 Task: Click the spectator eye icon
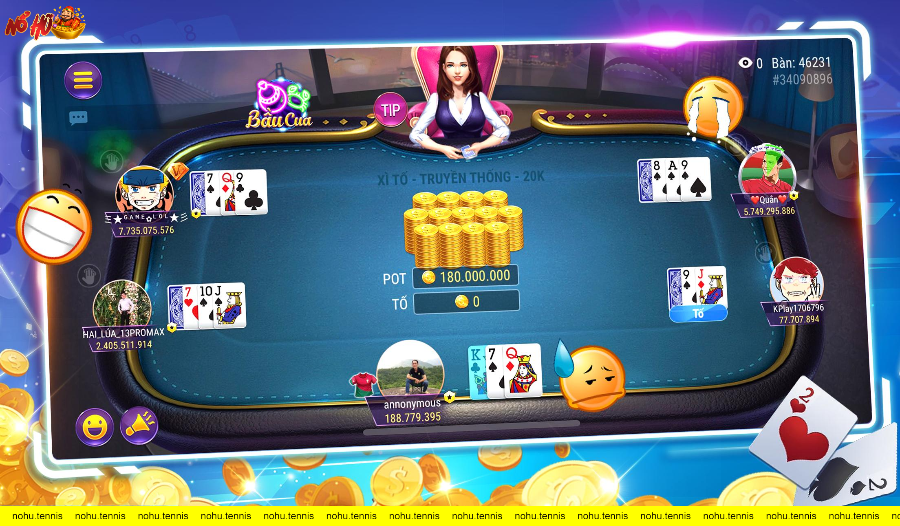[745, 63]
